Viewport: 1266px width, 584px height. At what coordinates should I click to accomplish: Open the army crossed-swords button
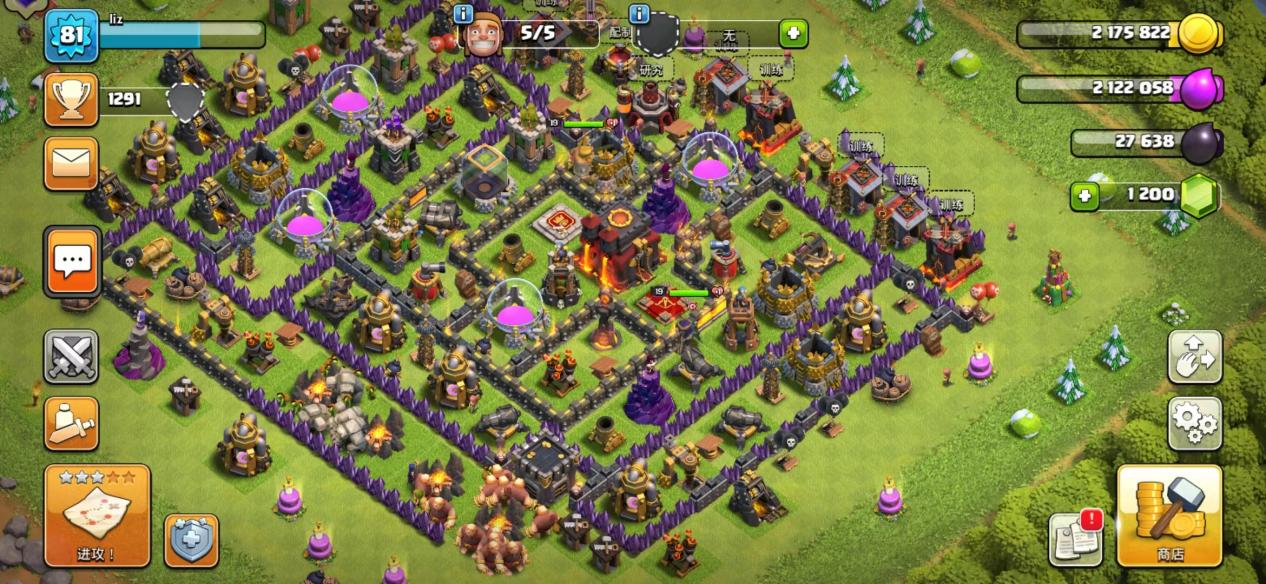pos(71,357)
